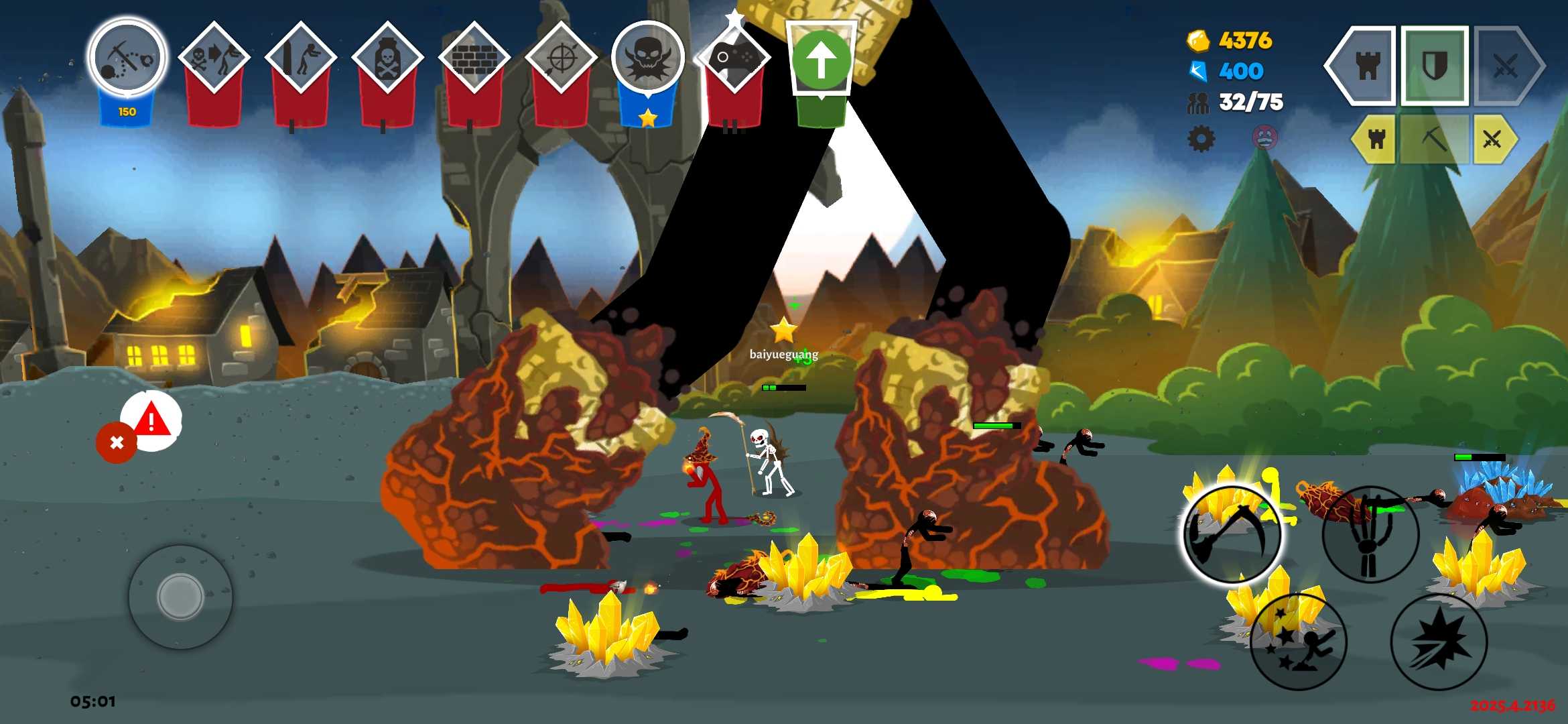1568x724 pixels.
Task: Open the angry face emote button
Action: (1264, 137)
